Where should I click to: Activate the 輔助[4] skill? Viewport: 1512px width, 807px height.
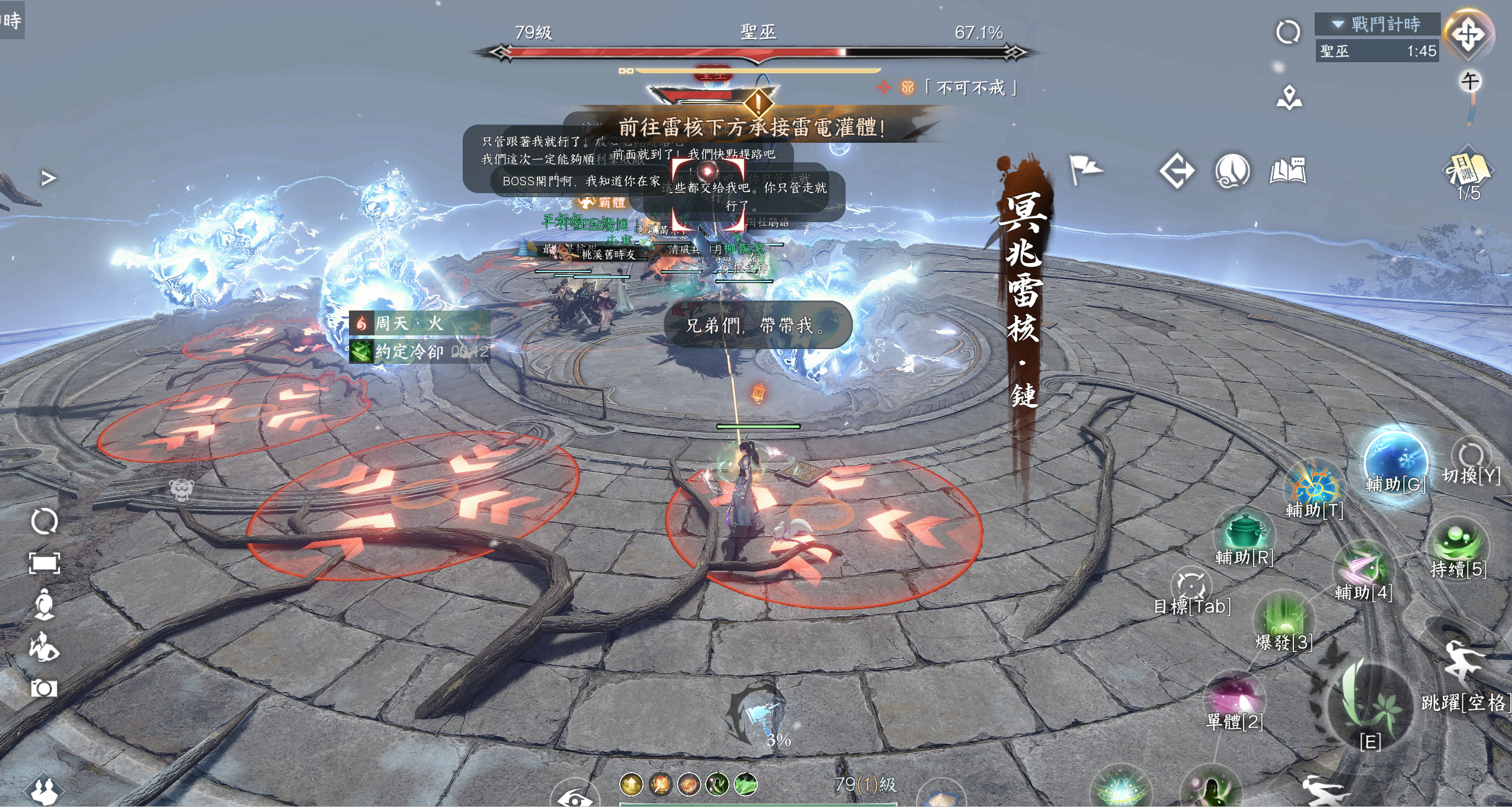[x=1363, y=568]
